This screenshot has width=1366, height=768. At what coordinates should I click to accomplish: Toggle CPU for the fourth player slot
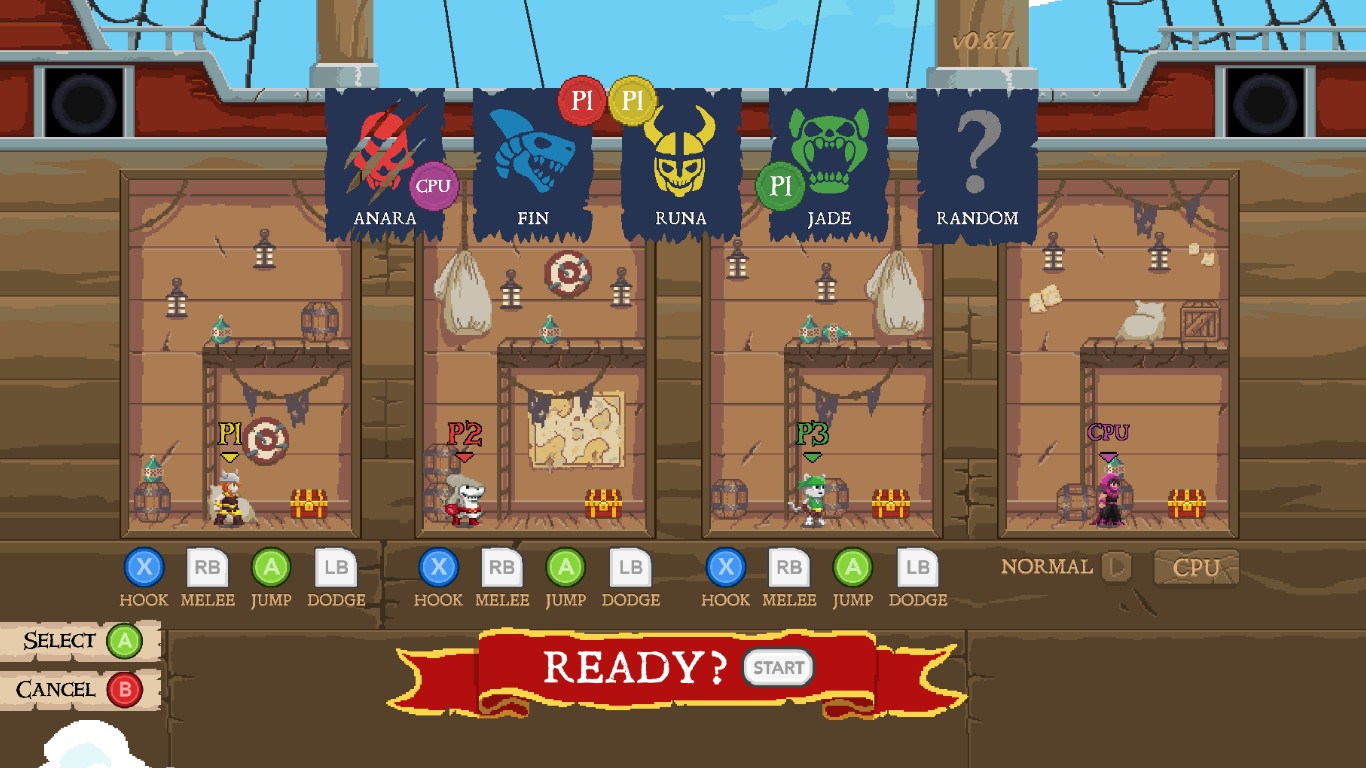tap(1196, 567)
